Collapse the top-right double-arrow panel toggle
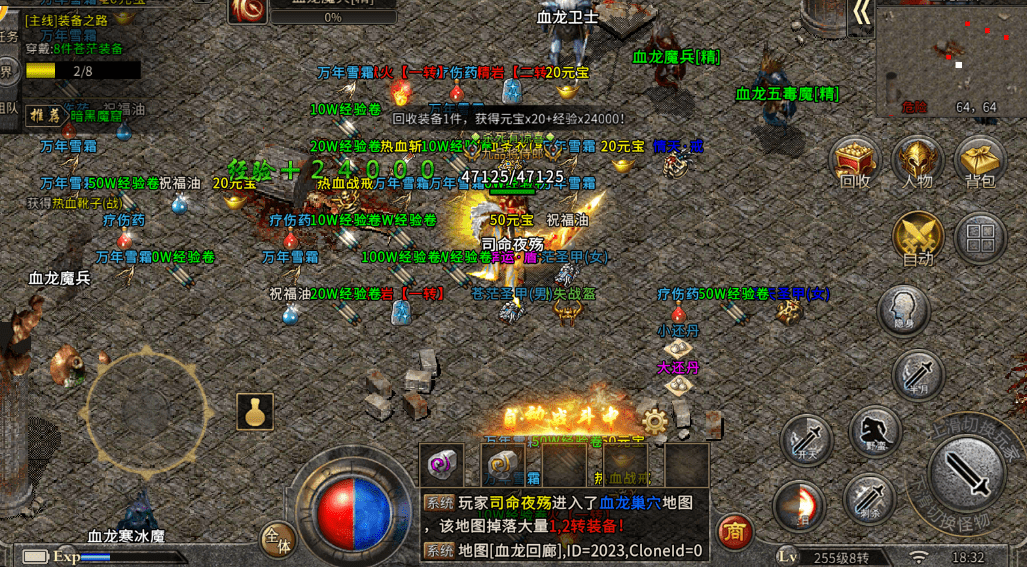Image resolution: width=1027 pixels, height=567 pixels. click(860, 14)
